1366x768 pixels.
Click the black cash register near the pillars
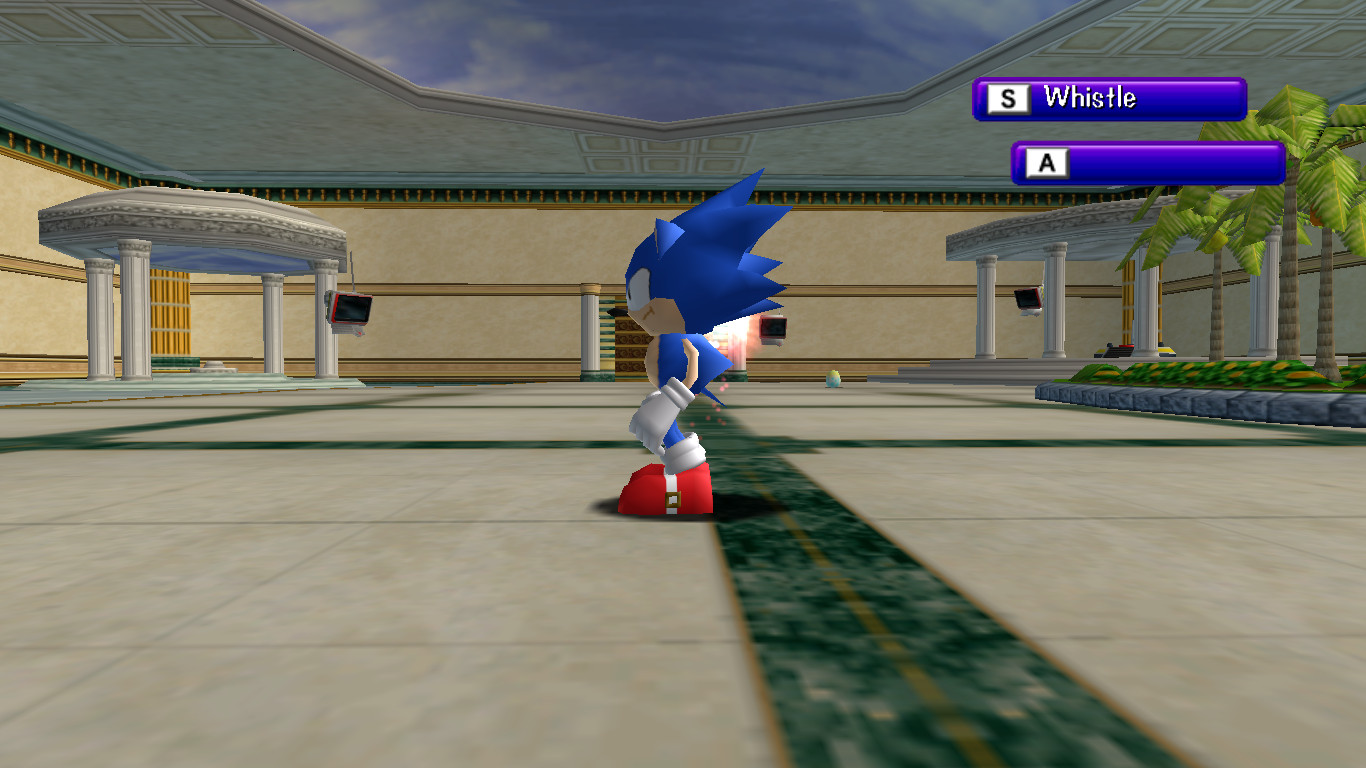1120,350
